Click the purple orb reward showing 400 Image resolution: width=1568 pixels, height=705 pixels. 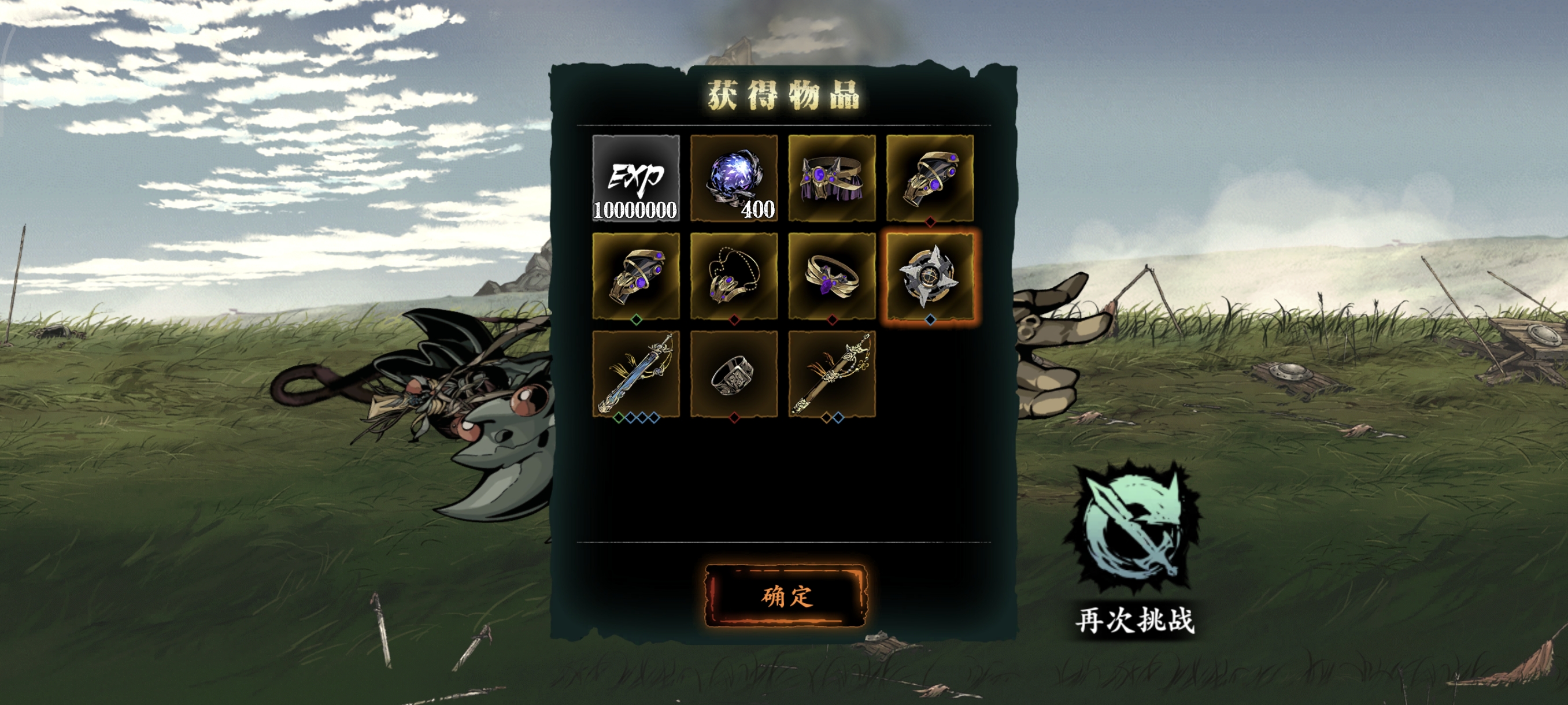click(x=734, y=177)
